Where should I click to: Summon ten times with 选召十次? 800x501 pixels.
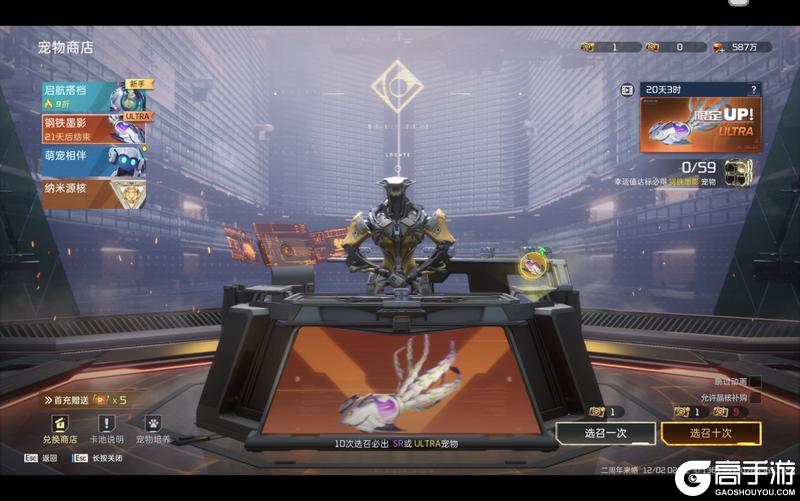coord(711,433)
